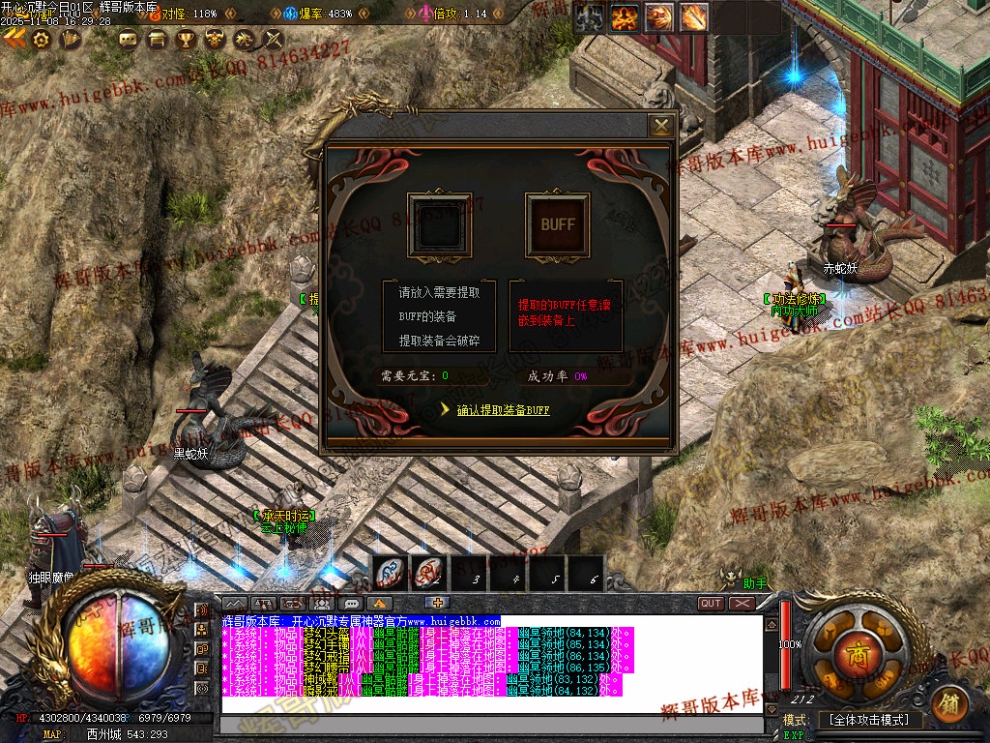Click the QUT button above chat

[711, 604]
